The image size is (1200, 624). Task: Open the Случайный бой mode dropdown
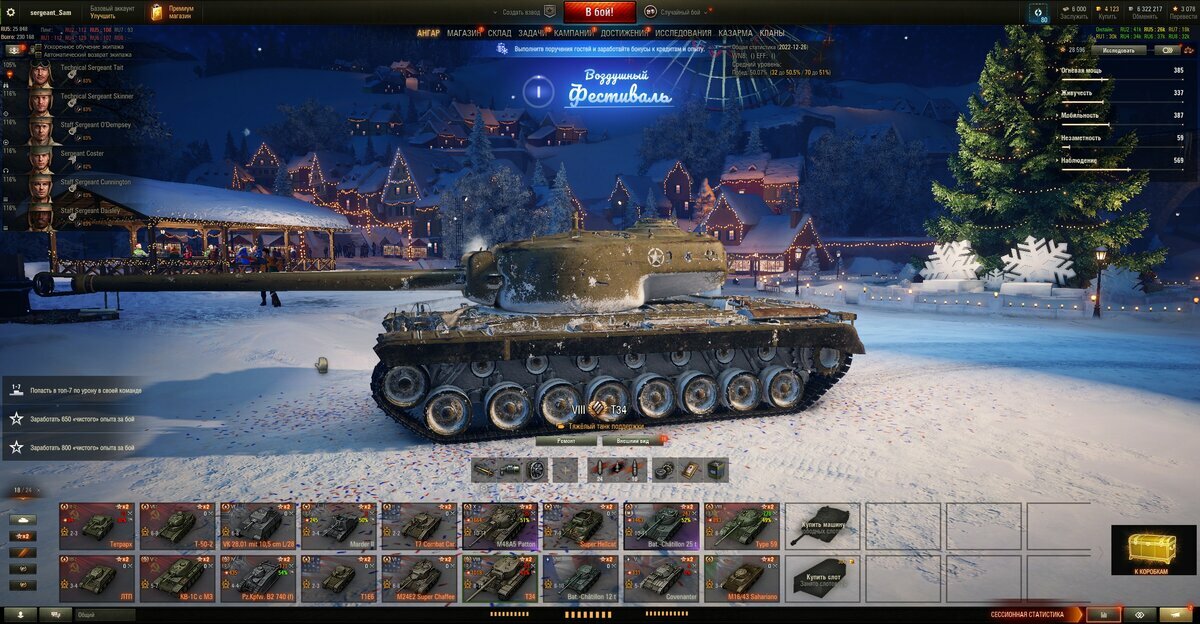pos(684,12)
